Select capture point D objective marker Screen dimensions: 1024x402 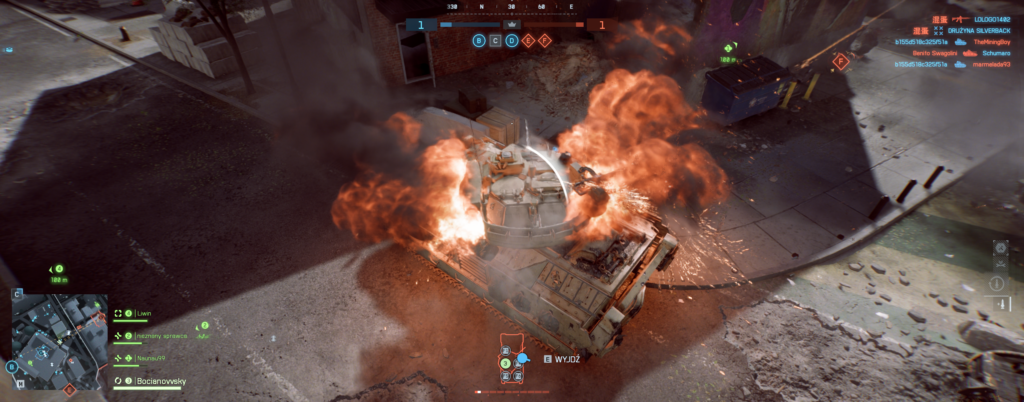tap(512, 41)
